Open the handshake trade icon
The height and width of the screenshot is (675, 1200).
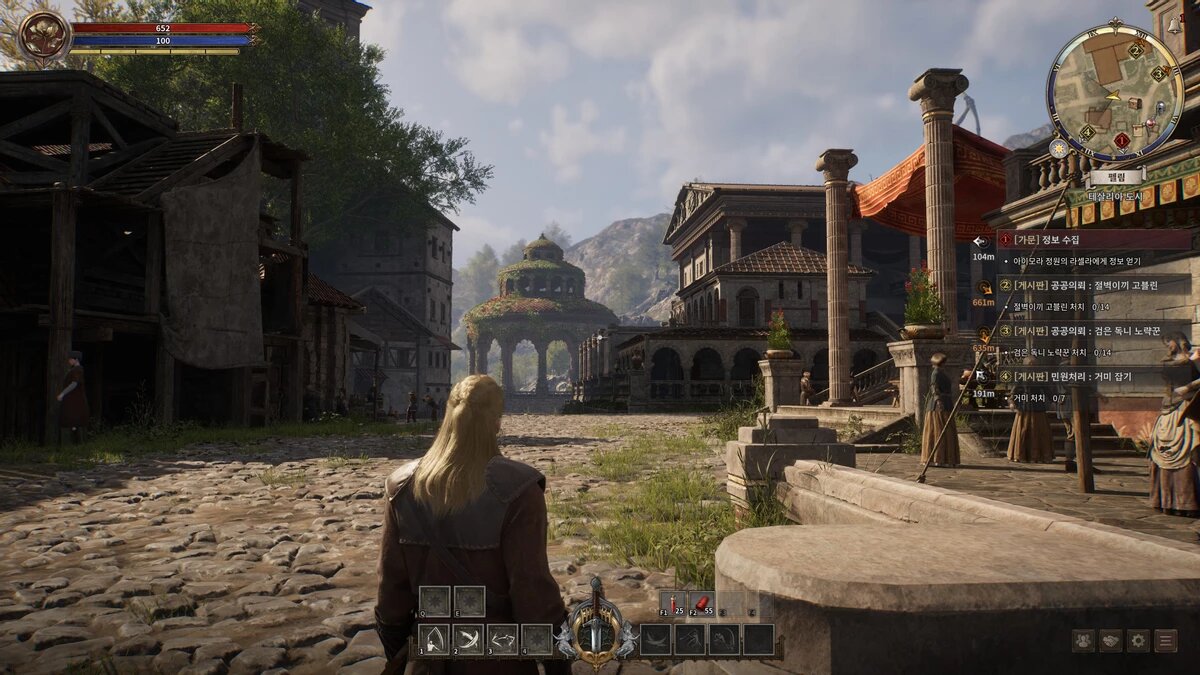click(x=1111, y=641)
